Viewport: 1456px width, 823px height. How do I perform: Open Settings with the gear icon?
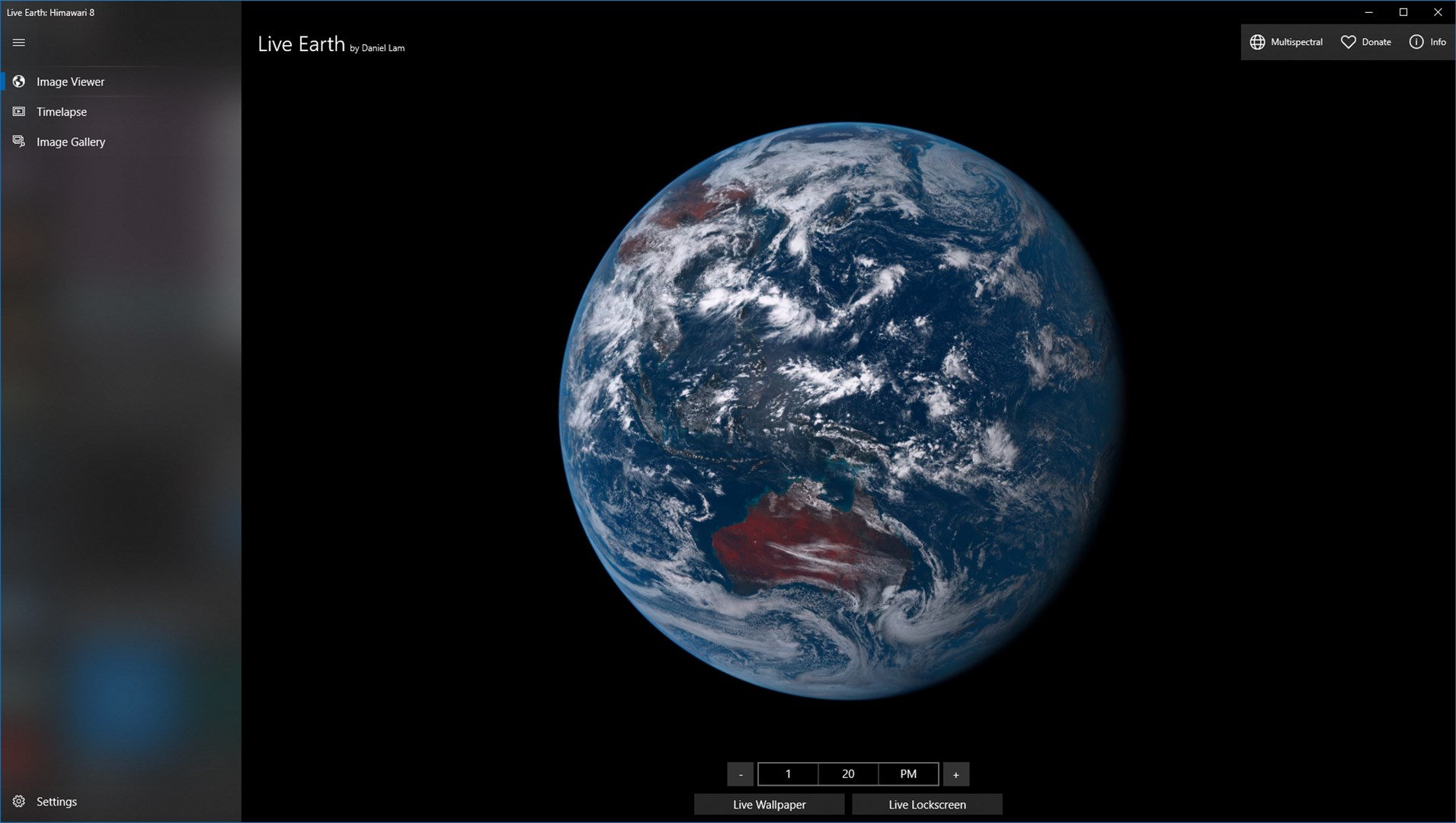[x=18, y=801]
